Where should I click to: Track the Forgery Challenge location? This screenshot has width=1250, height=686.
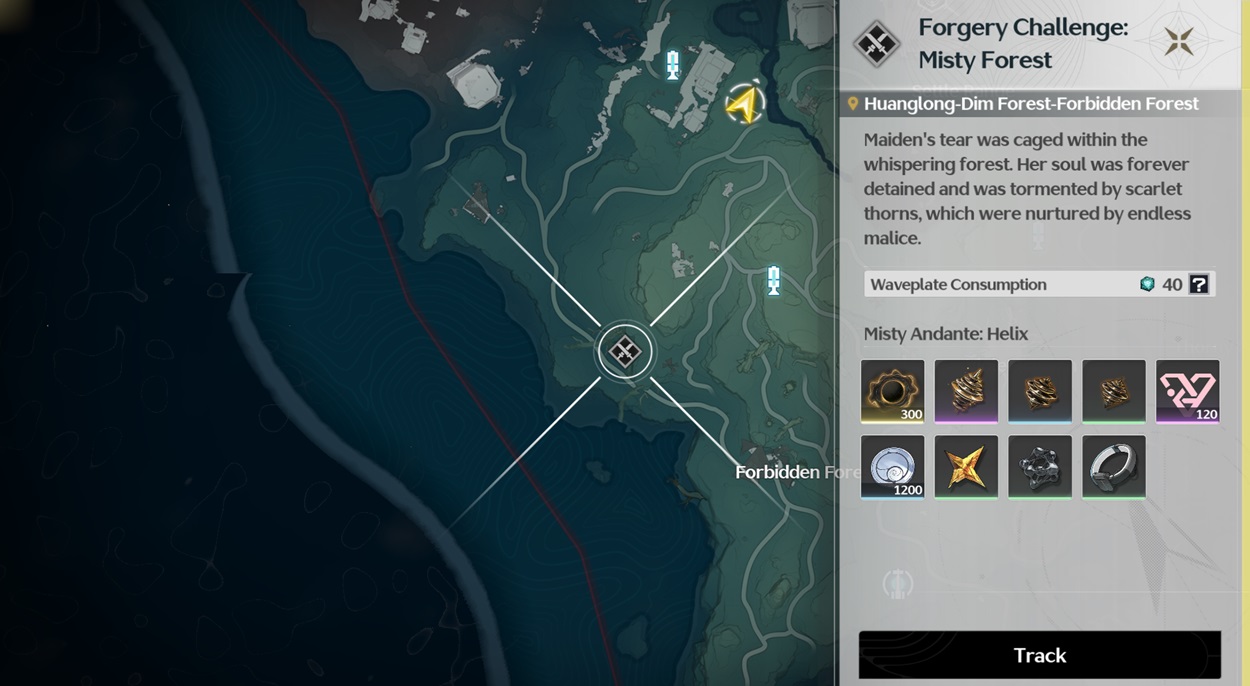(1039, 655)
